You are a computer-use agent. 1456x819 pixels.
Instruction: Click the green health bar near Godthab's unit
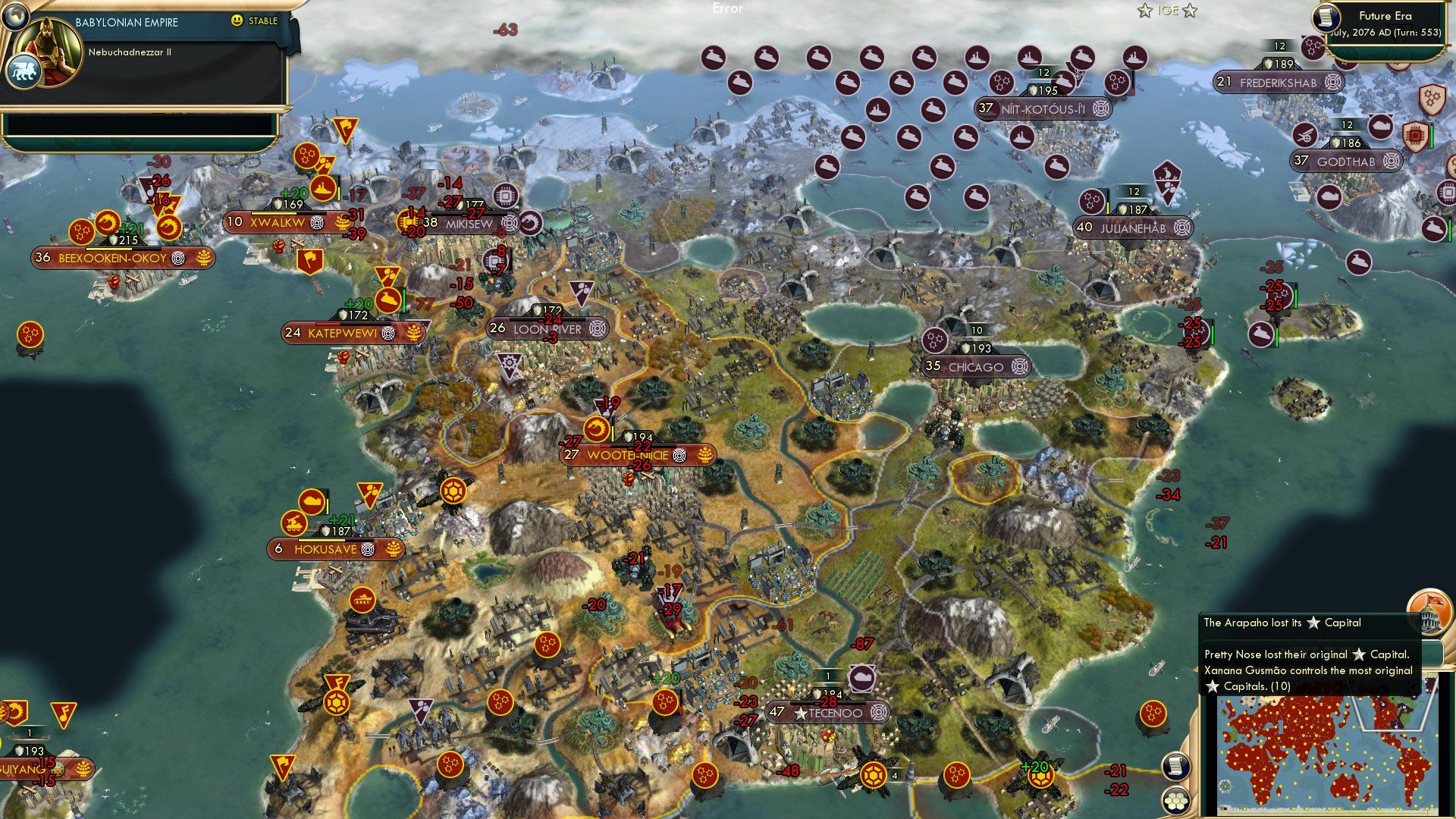click(x=1431, y=135)
